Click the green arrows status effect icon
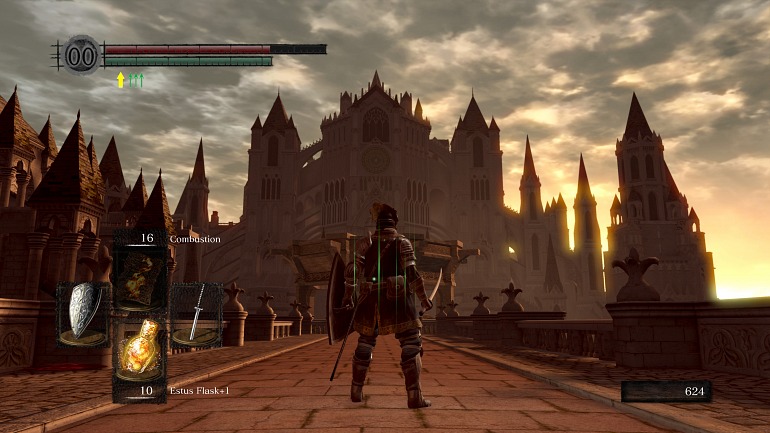This screenshot has width=770, height=433. 136,80
